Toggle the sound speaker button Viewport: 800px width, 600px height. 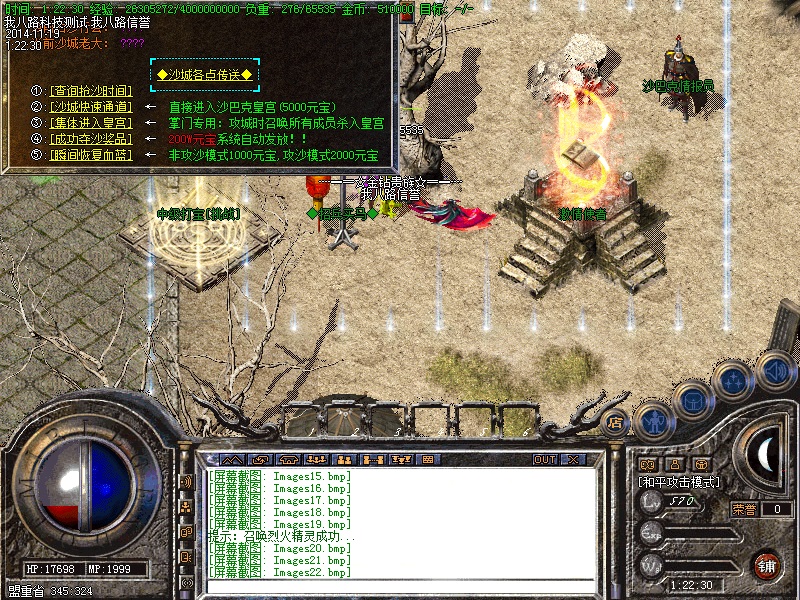coord(774,370)
